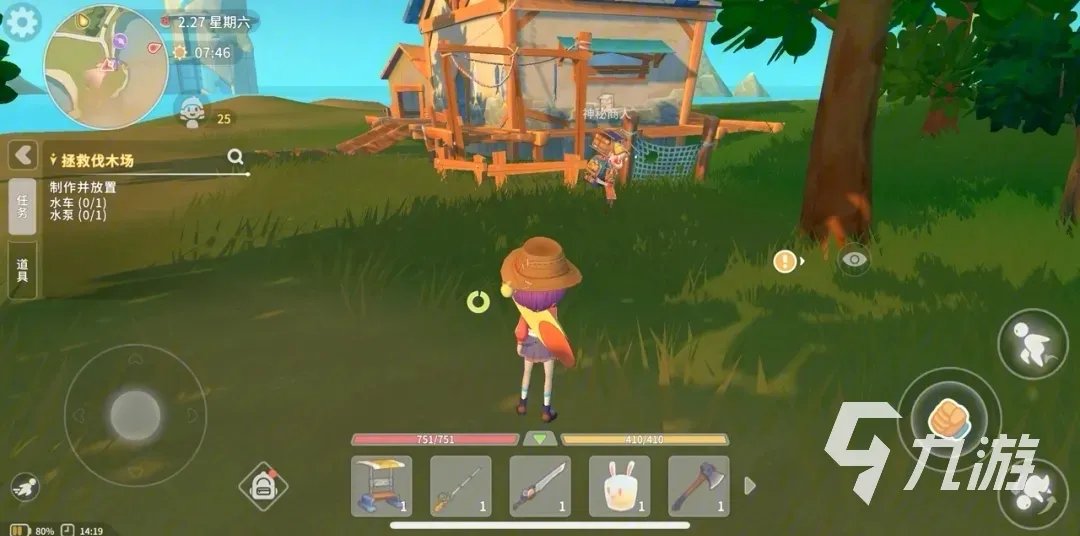Open the backpack inventory icon
1080x536 pixels.
[263, 487]
